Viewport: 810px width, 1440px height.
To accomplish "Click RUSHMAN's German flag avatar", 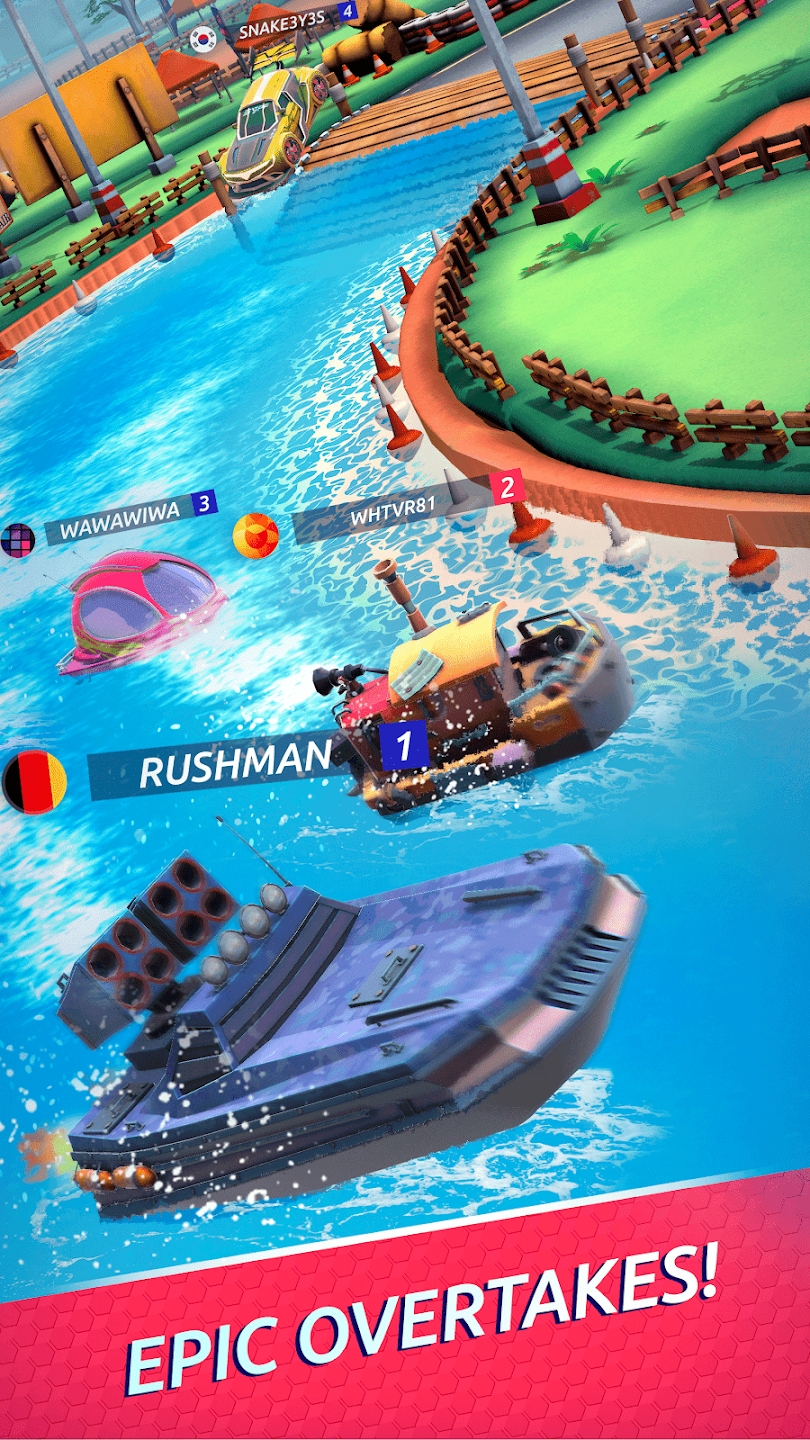I will tap(34, 781).
